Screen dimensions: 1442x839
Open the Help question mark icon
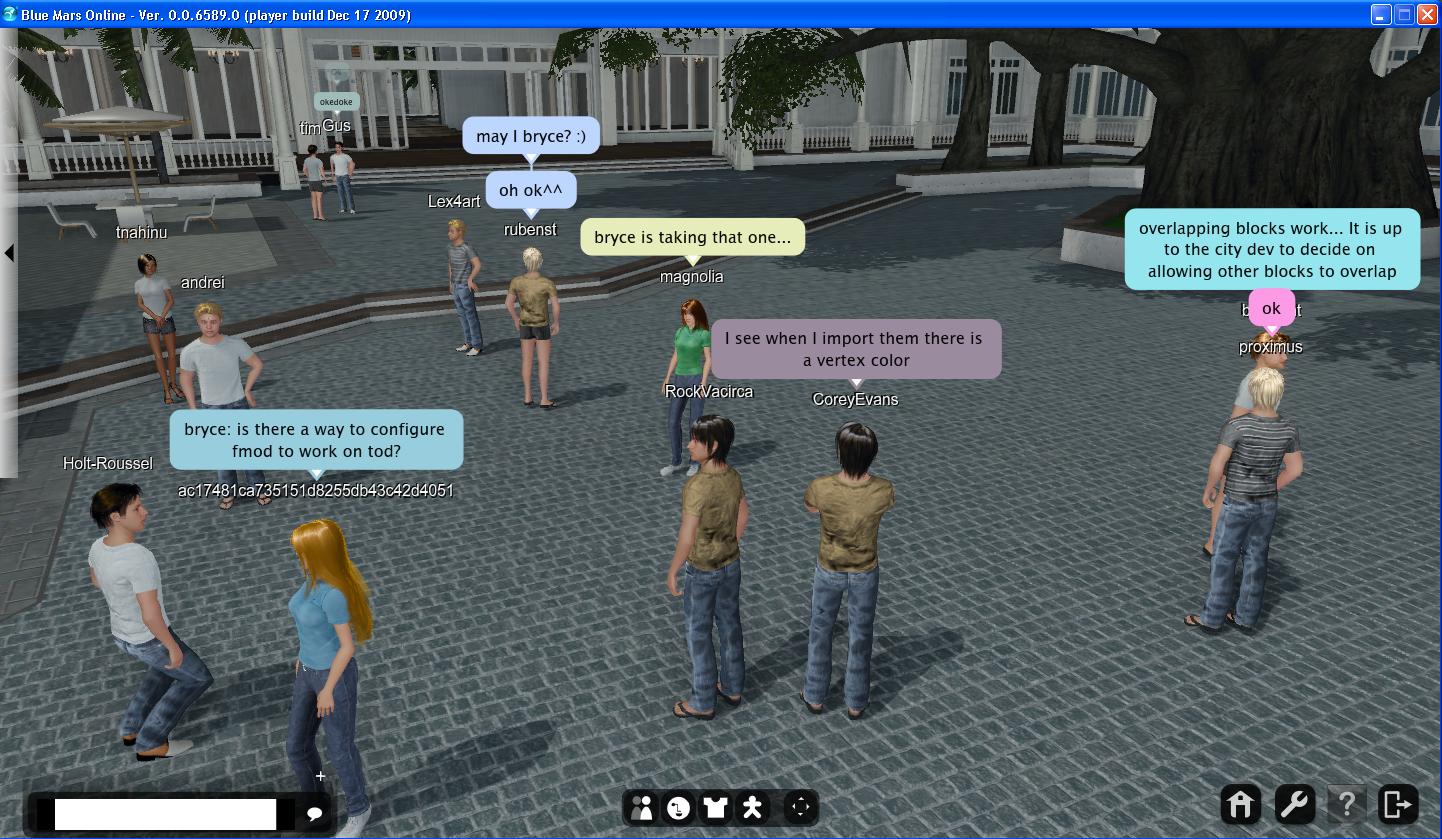(1347, 804)
